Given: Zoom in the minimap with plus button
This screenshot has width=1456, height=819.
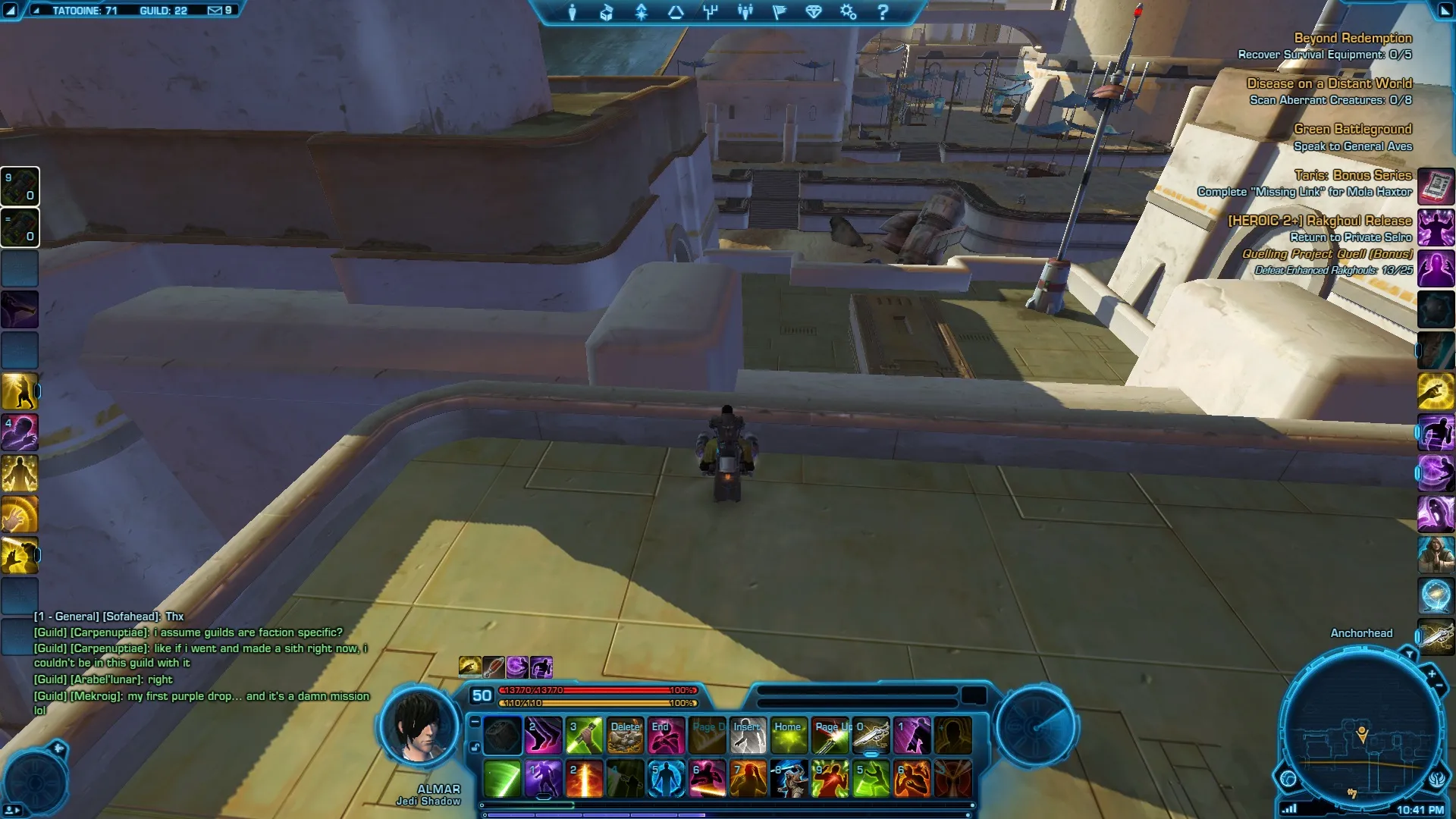Looking at the screenshot, I should tap(1432, 673).
